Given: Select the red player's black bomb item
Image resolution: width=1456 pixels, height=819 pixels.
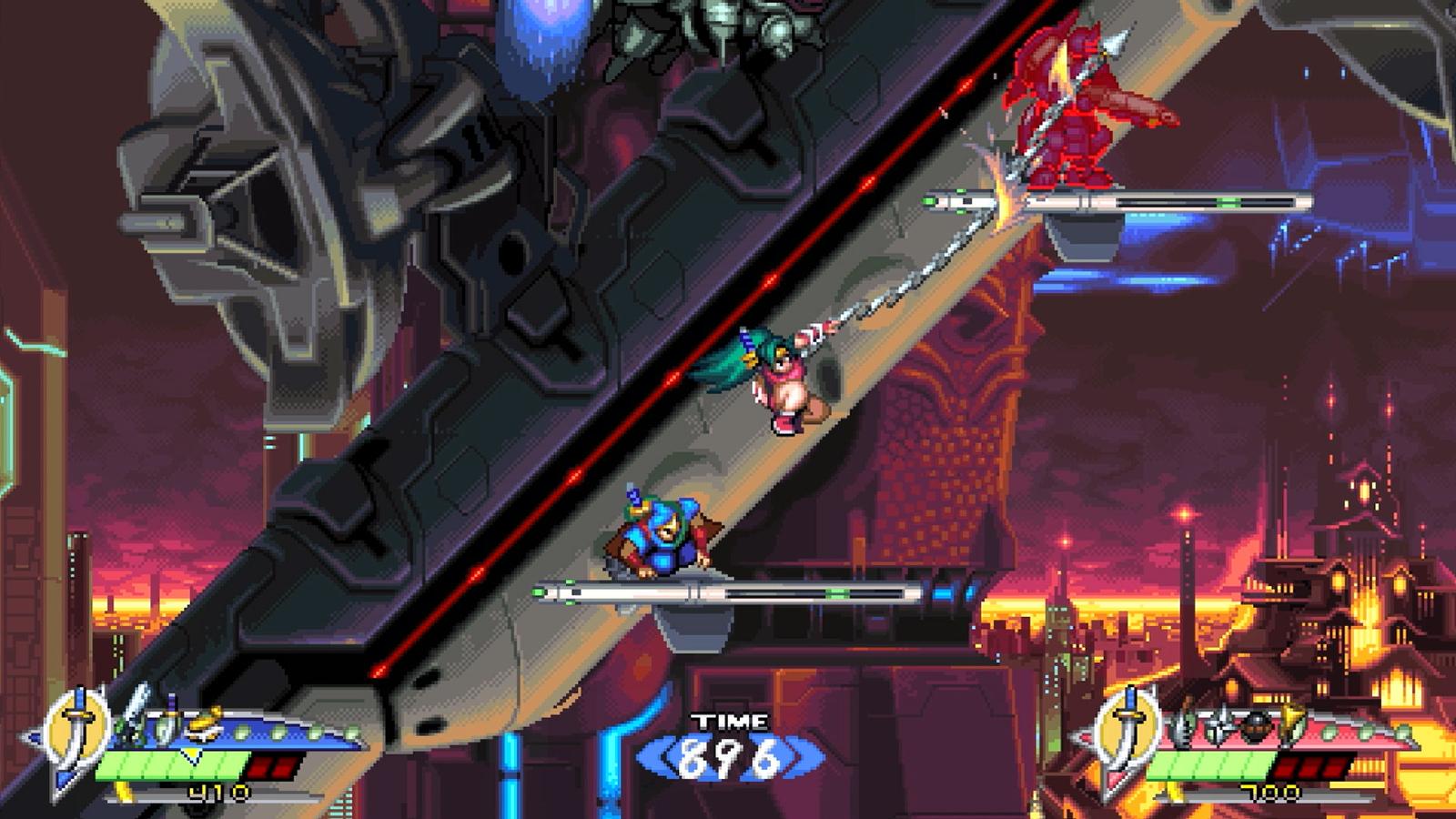Looking at the screenshot, I should tap(1257, 725).
